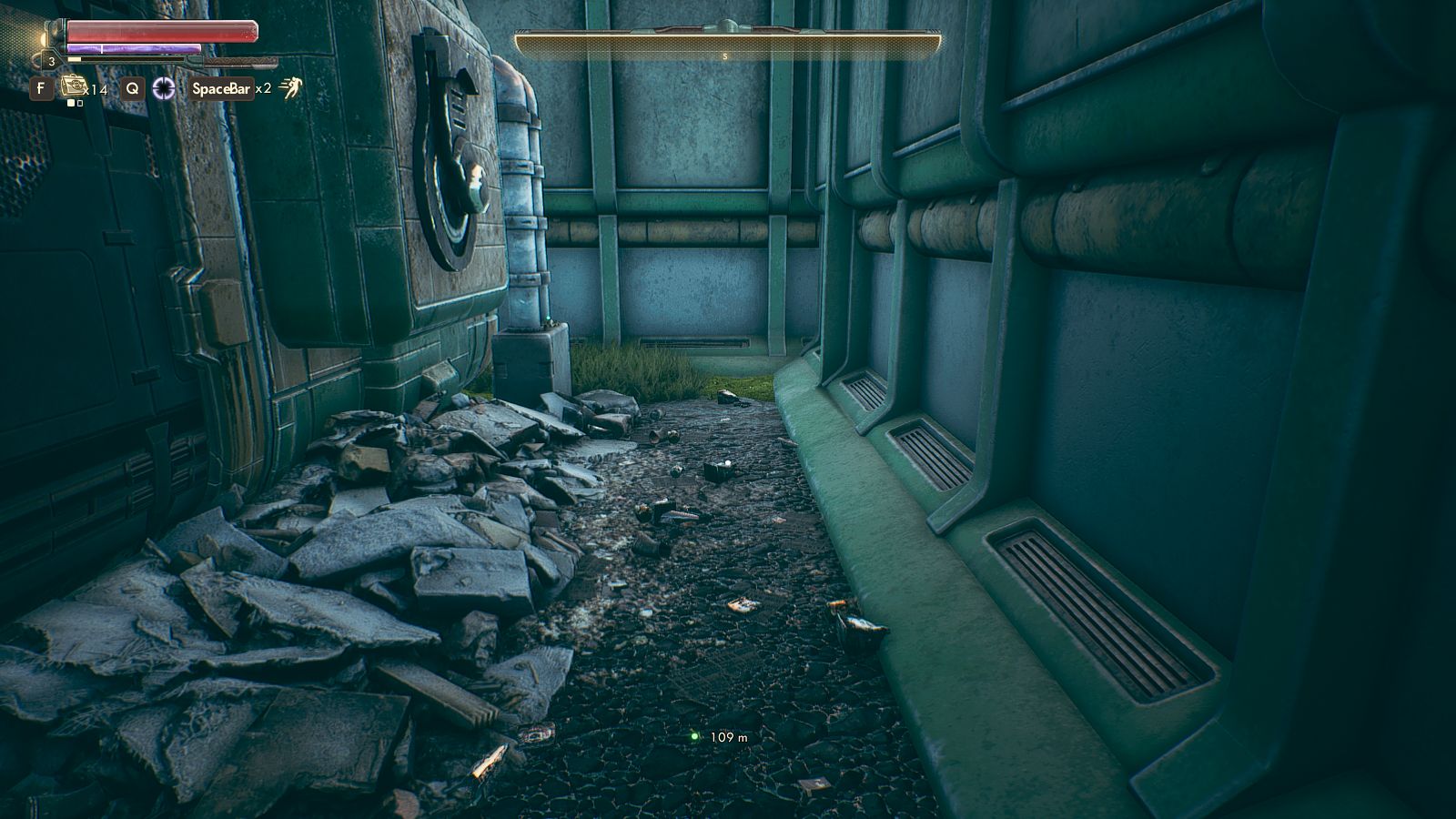1456x819 pixels.
Task: Click the weapon silhouette in the HUD
Action: point(241,61)
